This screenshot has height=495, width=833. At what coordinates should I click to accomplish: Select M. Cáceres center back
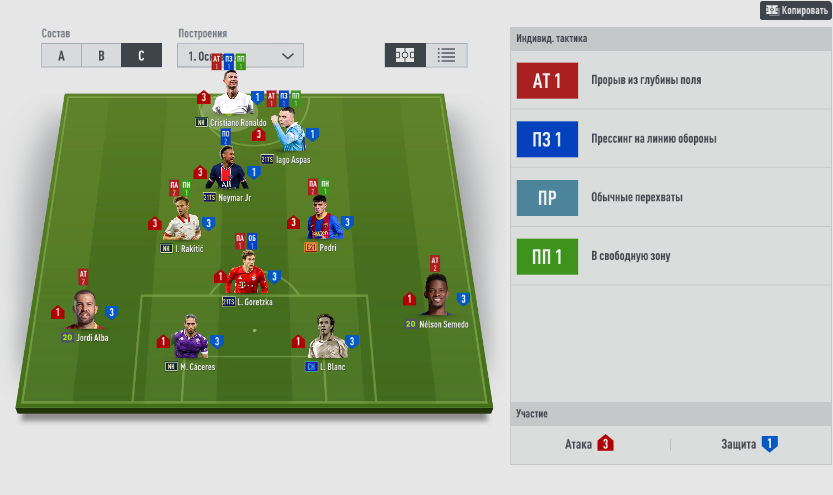coord(190,342)
